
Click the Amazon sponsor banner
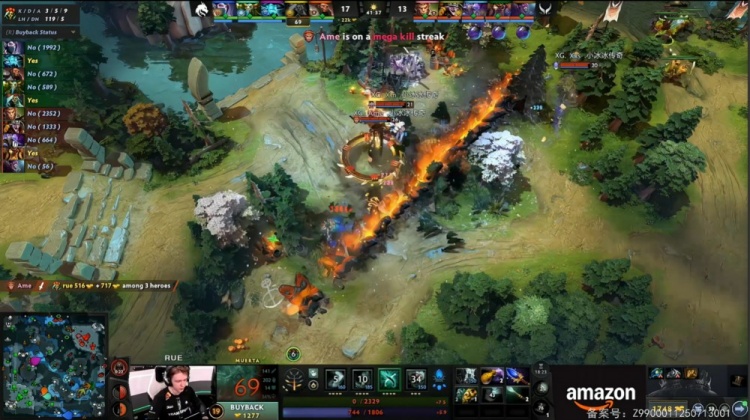(600, 394)
